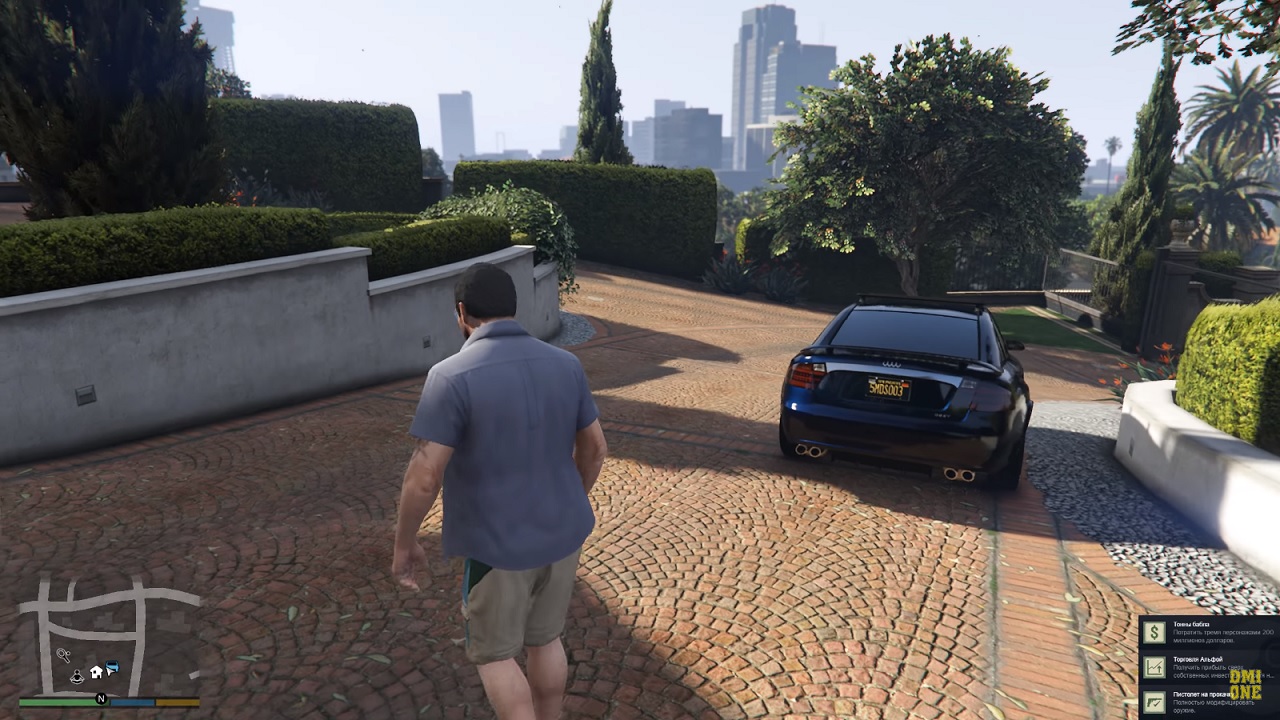Click the white player arrow on the minimap
Image resolution: width=1280 pixels, height=720 pixels.
pyautogui.click(x=109, y=674)
